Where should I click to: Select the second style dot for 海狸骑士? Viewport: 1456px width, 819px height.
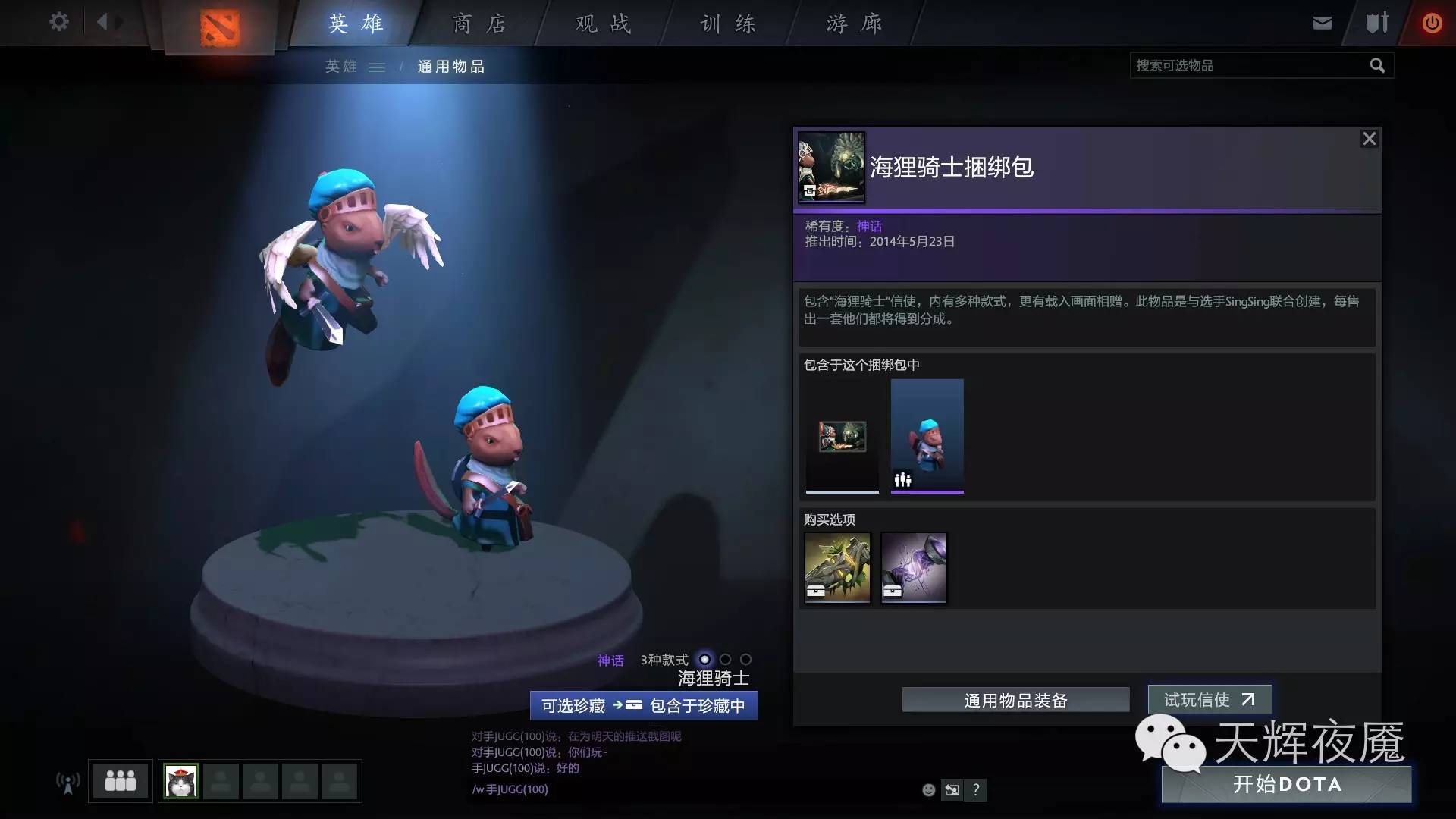726,661
